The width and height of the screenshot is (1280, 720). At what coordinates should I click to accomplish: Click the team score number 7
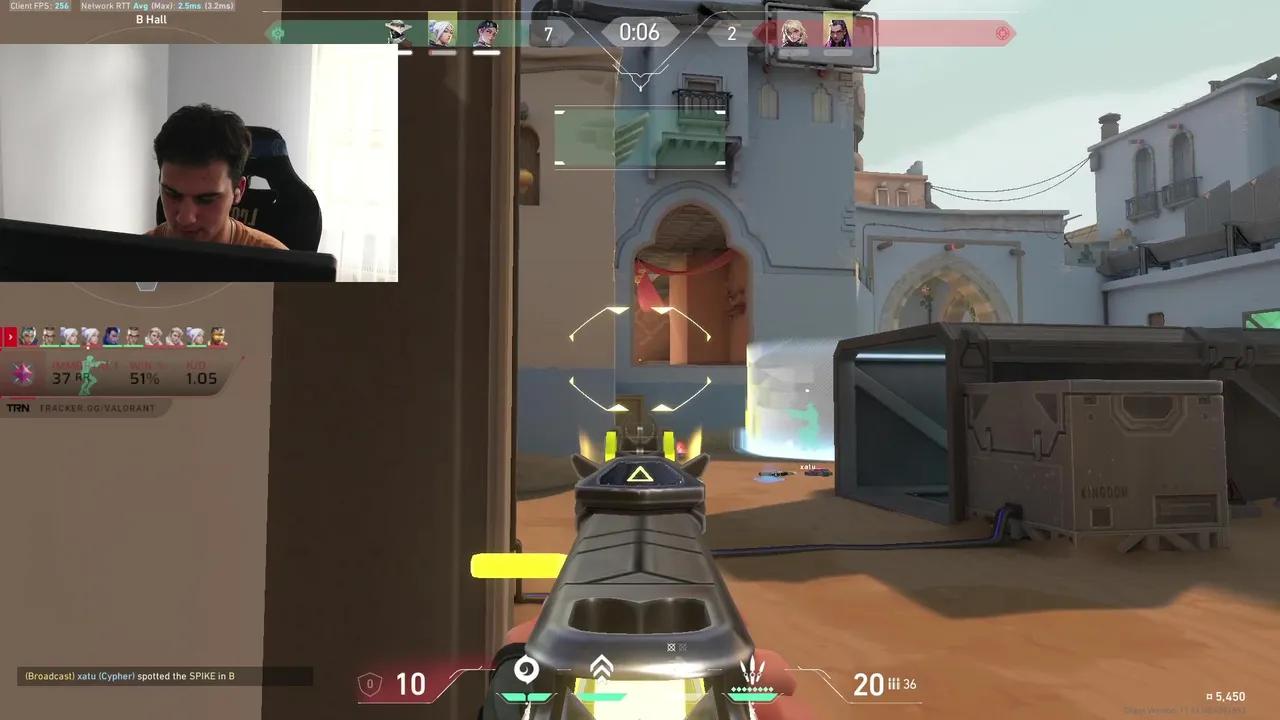click(x=548, y=33)
